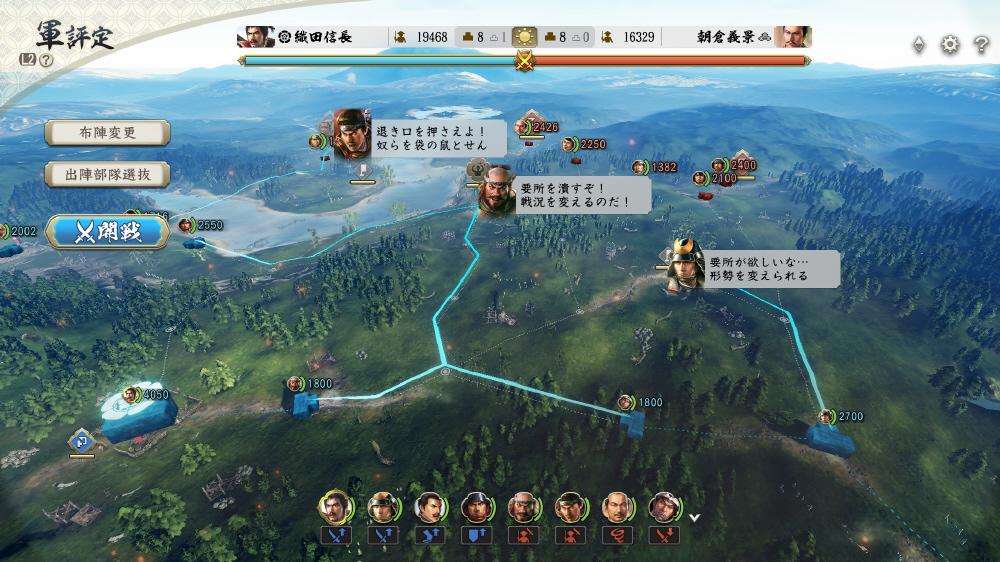1000x562 pixels.
Task: Open the 出陣部隊選抜 unit selection menu
Action: 107,174
